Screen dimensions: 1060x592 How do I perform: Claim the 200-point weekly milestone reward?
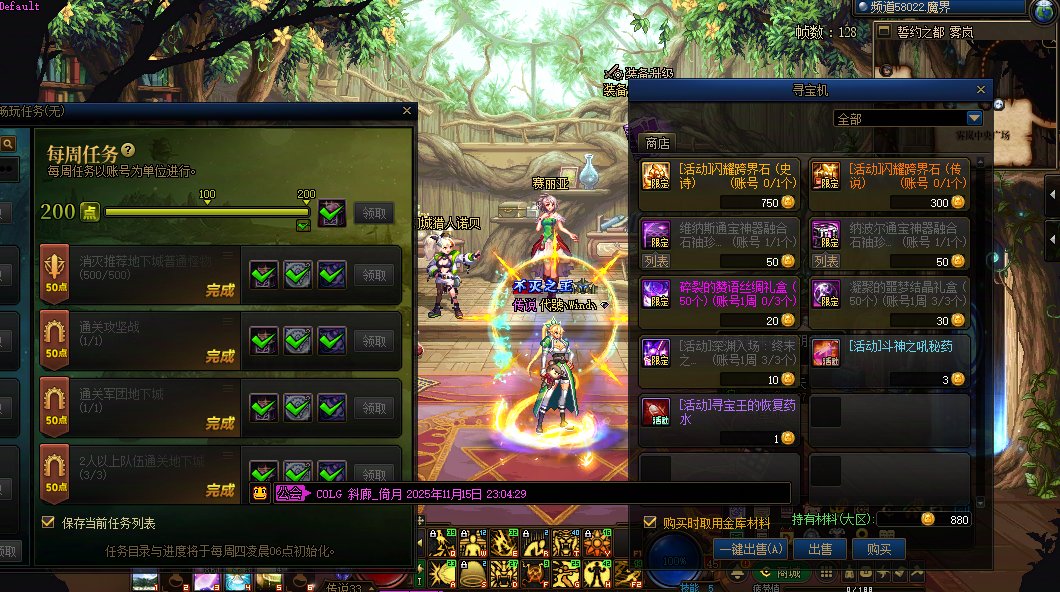pyautogui.click(x=373, y=213)
